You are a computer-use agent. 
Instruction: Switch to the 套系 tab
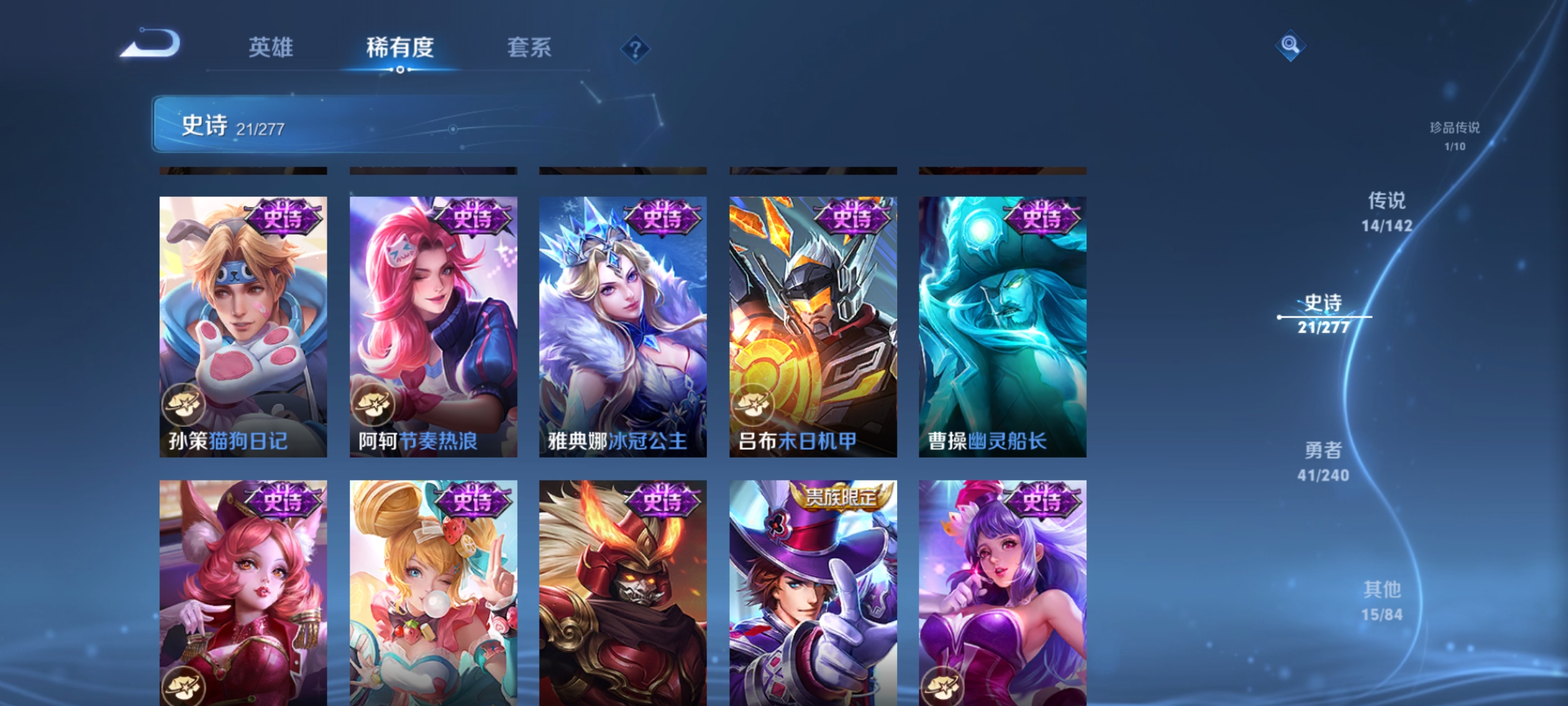[530, 47]
